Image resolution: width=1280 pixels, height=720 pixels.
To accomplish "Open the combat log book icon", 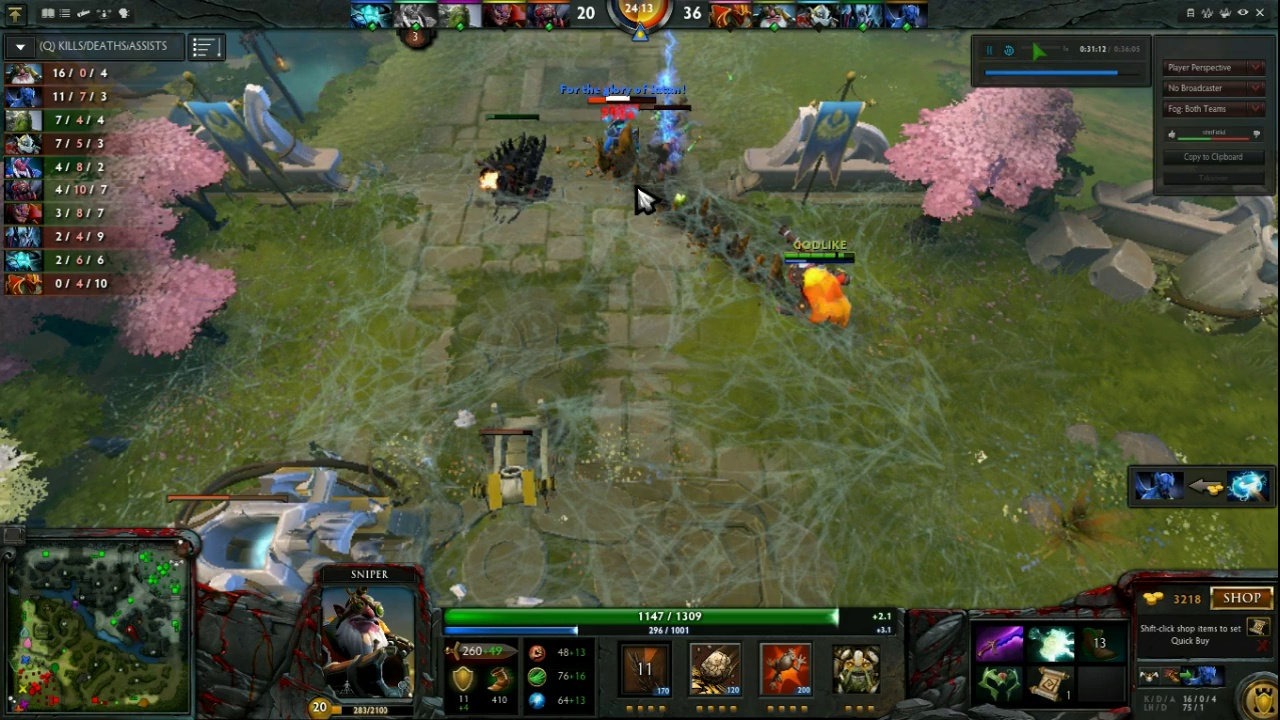I will click(48, 14).
